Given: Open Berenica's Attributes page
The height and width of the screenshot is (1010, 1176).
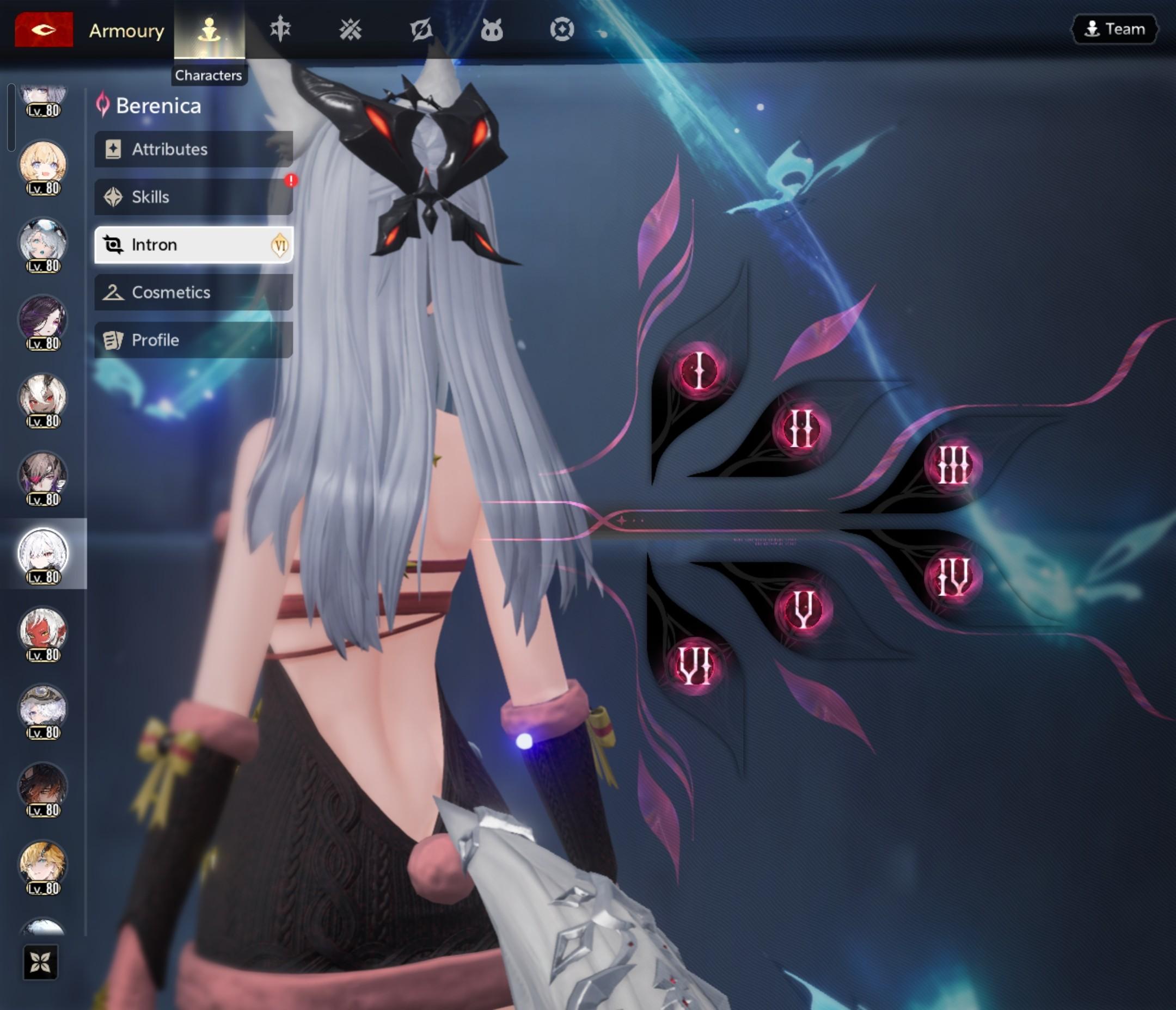Looking at the screenshot, I should coord(193,149).
